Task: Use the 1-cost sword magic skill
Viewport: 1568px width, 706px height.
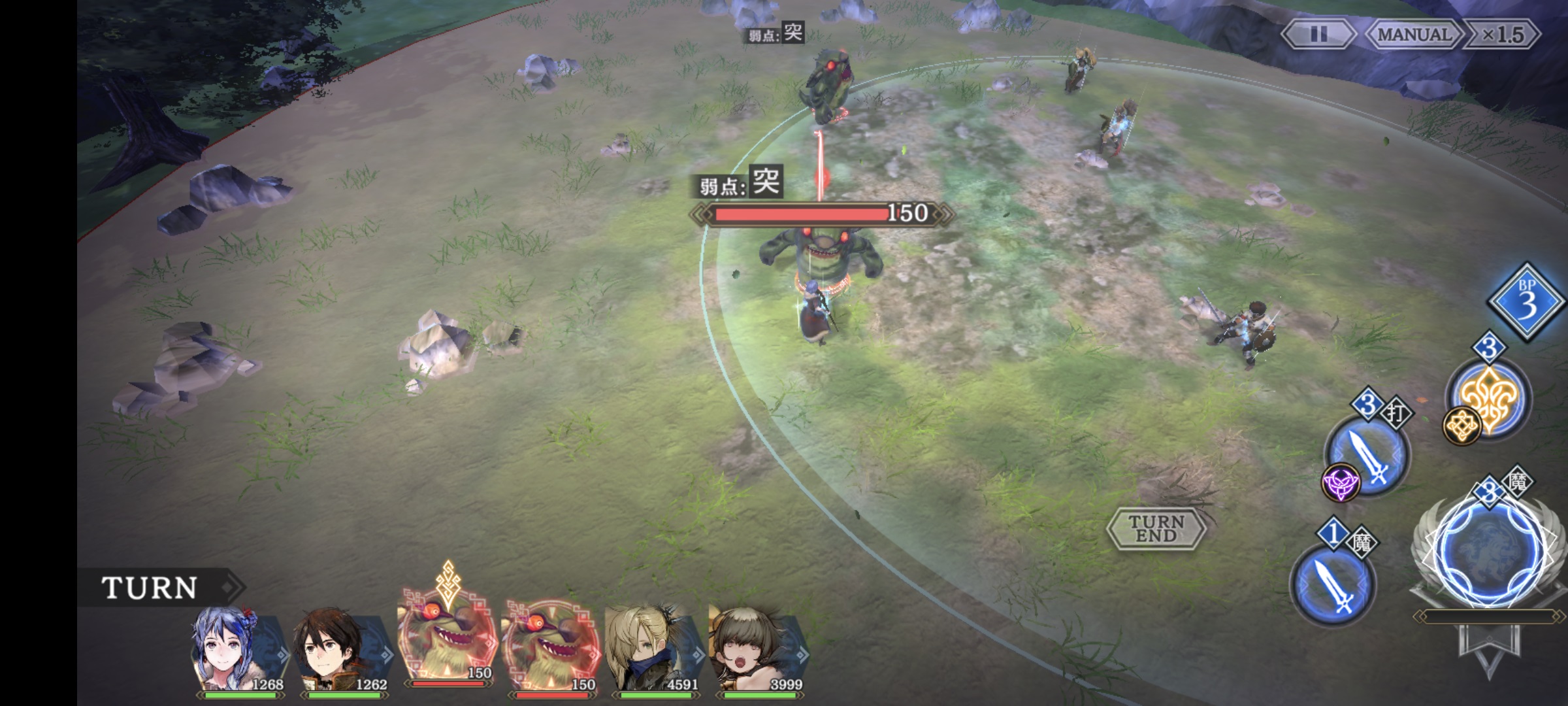Action: pos(1333,585)
